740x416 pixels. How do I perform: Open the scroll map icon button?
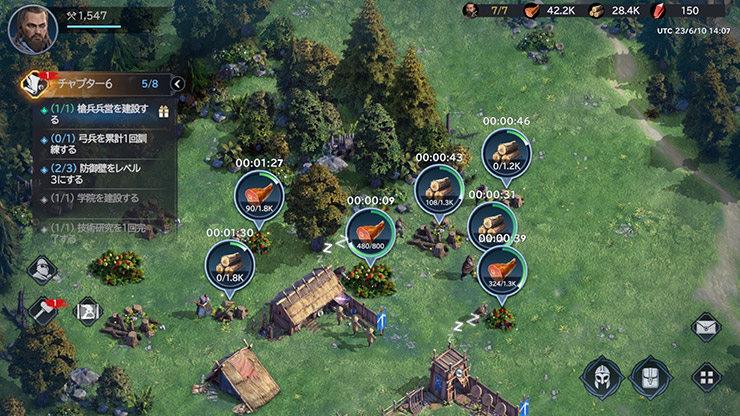pos(87,311)
